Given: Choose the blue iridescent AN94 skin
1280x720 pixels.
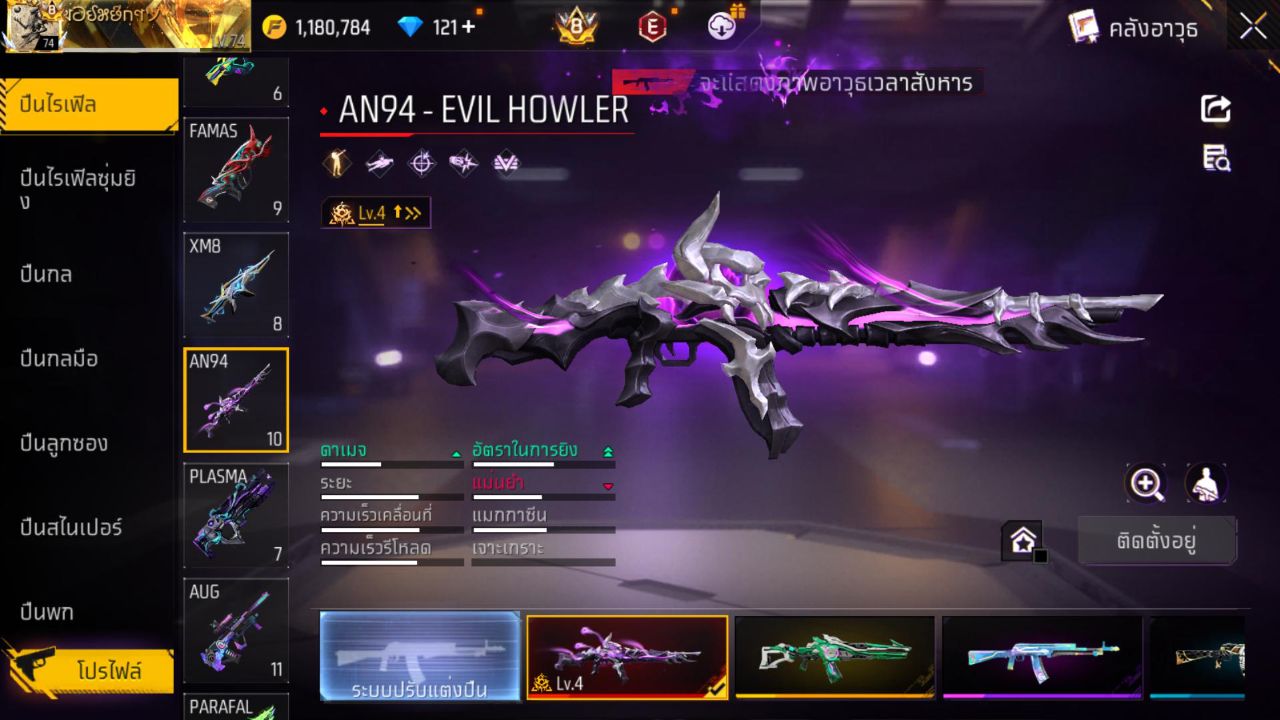Looking at the screenshot, I should point(1041,656).
